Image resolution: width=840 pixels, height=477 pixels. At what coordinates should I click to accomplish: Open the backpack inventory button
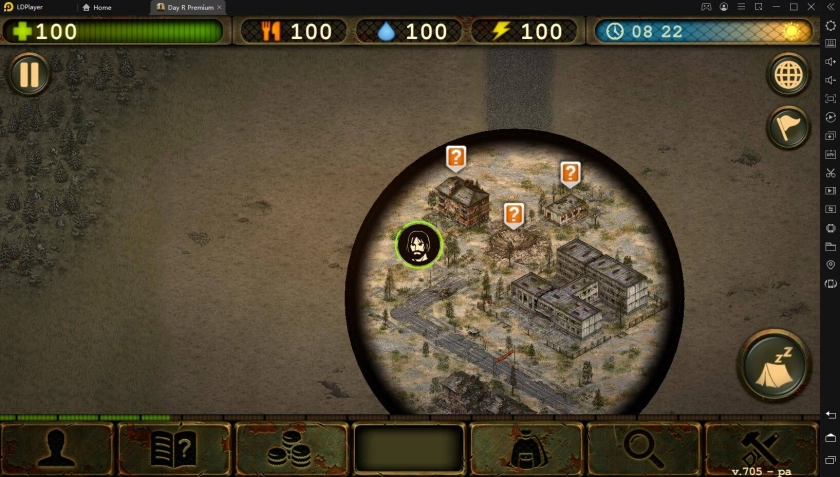click(526, 449)
